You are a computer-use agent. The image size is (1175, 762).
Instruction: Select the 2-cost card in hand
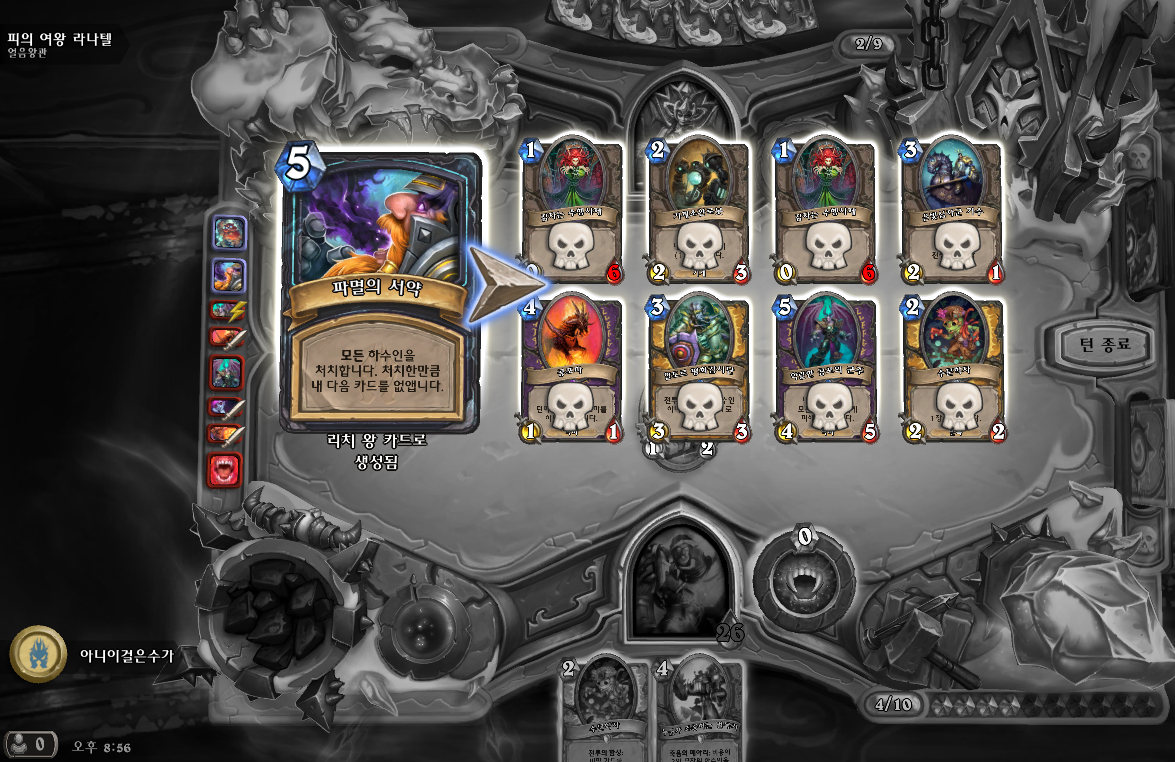[x=601, y=708]
